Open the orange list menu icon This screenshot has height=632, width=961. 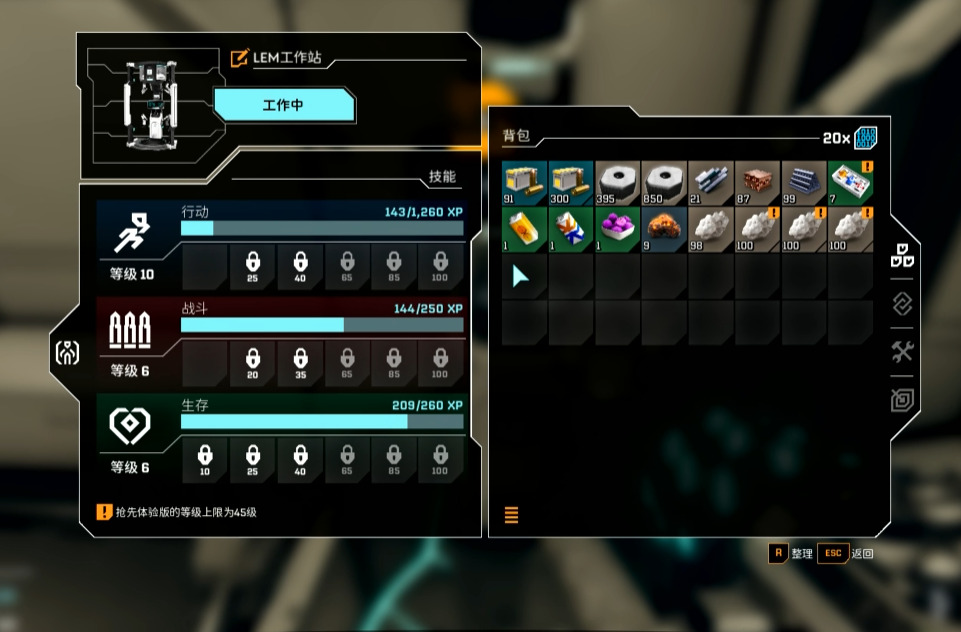[512, 516]
